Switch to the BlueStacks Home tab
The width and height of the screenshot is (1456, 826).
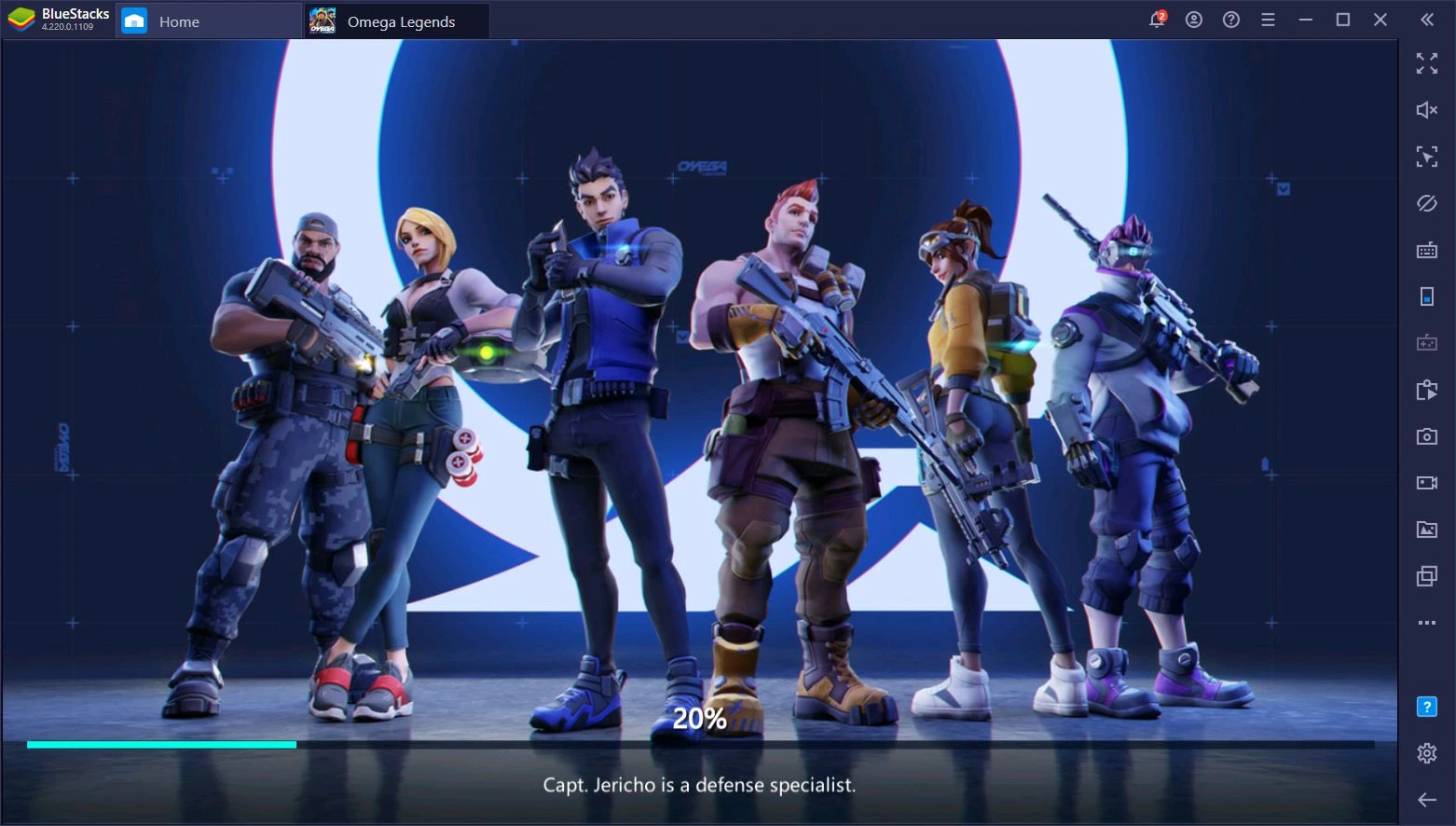tap(178, 21)
